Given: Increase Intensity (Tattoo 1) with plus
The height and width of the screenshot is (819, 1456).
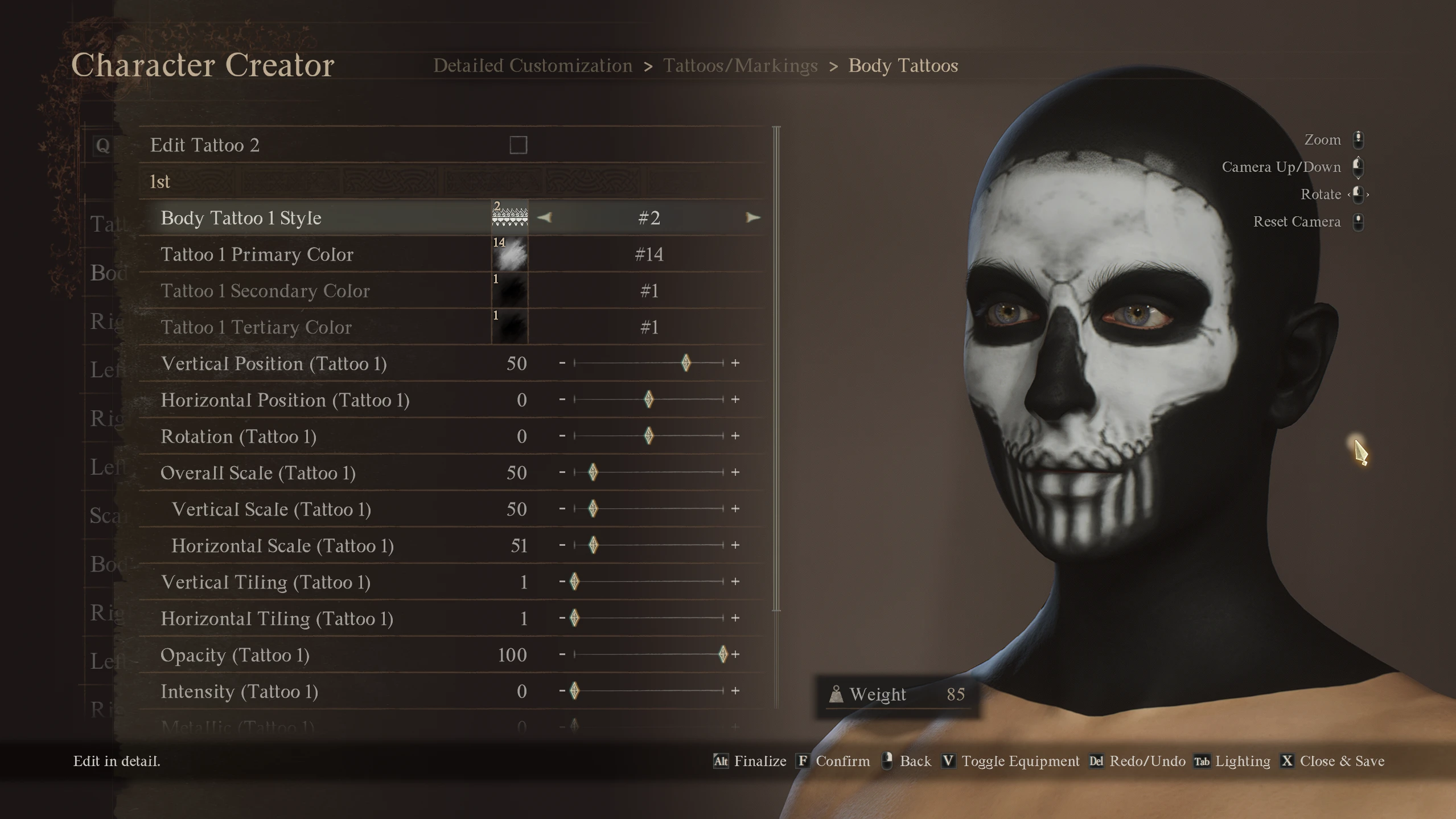Looking at the screenshot, I should 735,691.
